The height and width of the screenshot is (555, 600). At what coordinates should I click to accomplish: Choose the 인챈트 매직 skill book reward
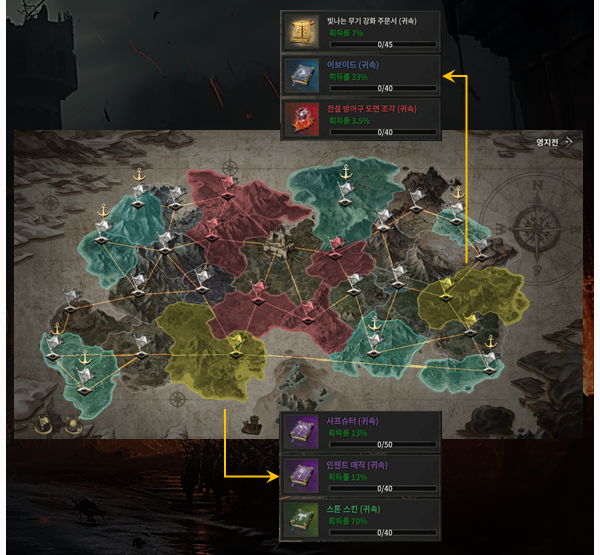click(x=361, y=475)
